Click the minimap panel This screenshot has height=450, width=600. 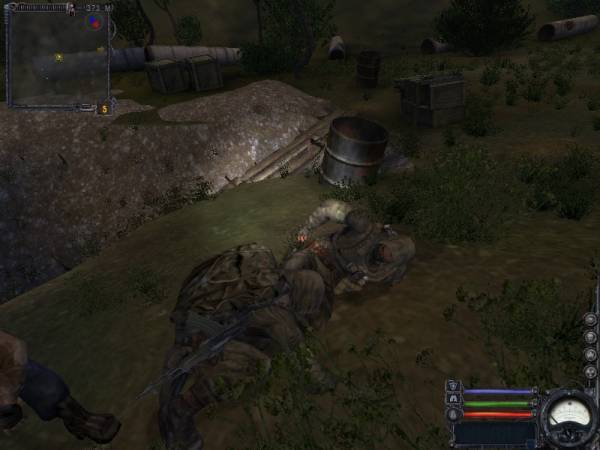coord(57,58)
